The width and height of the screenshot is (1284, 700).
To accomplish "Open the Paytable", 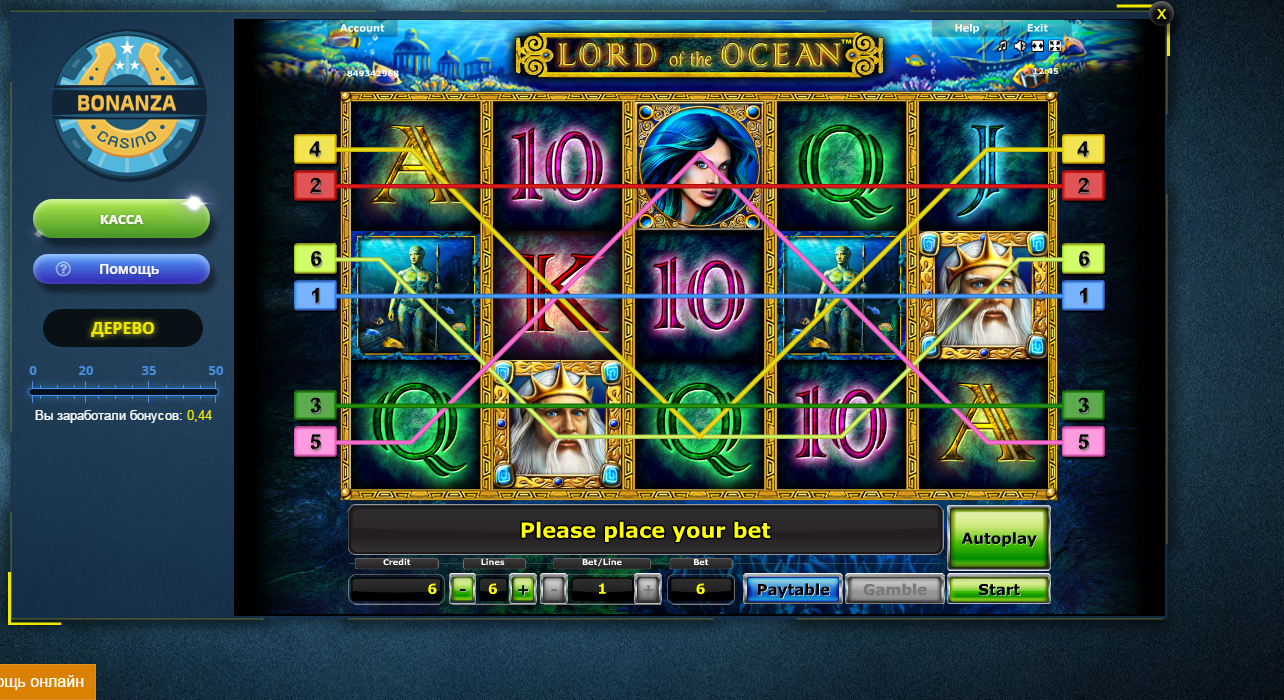I will click(x=793, y=590).
